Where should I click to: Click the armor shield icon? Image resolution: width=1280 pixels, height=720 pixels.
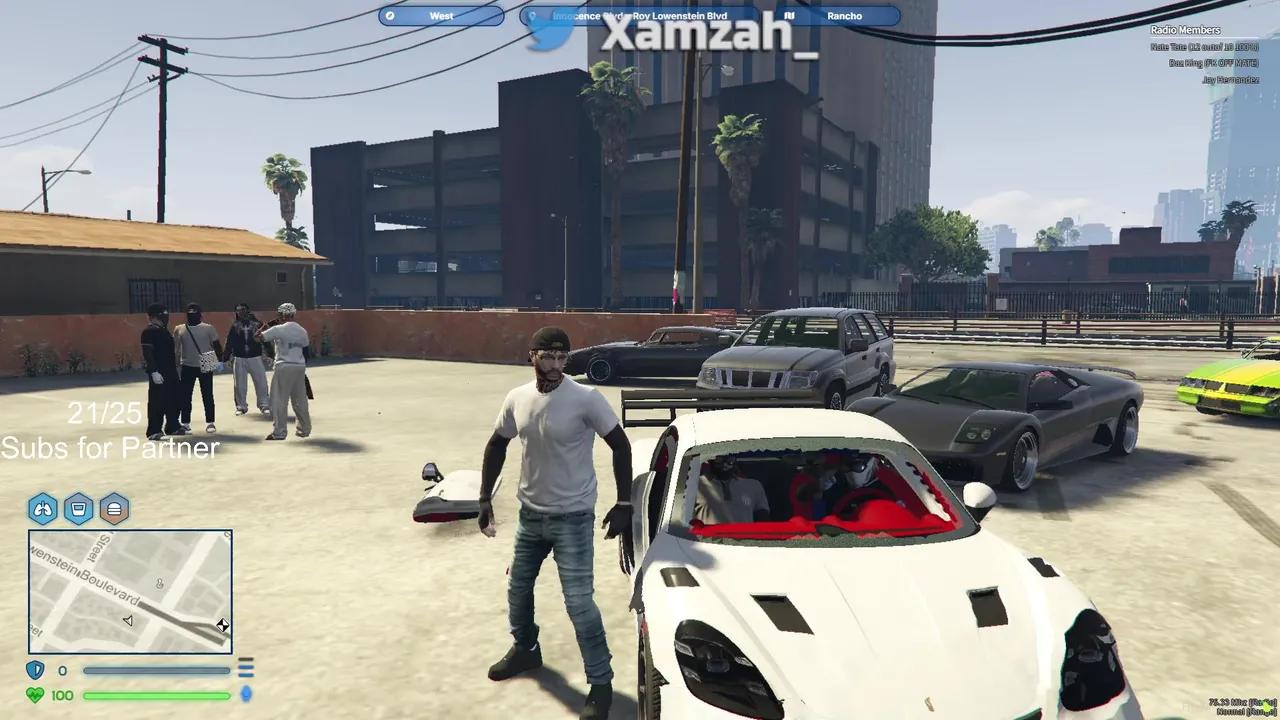(34, 670)
